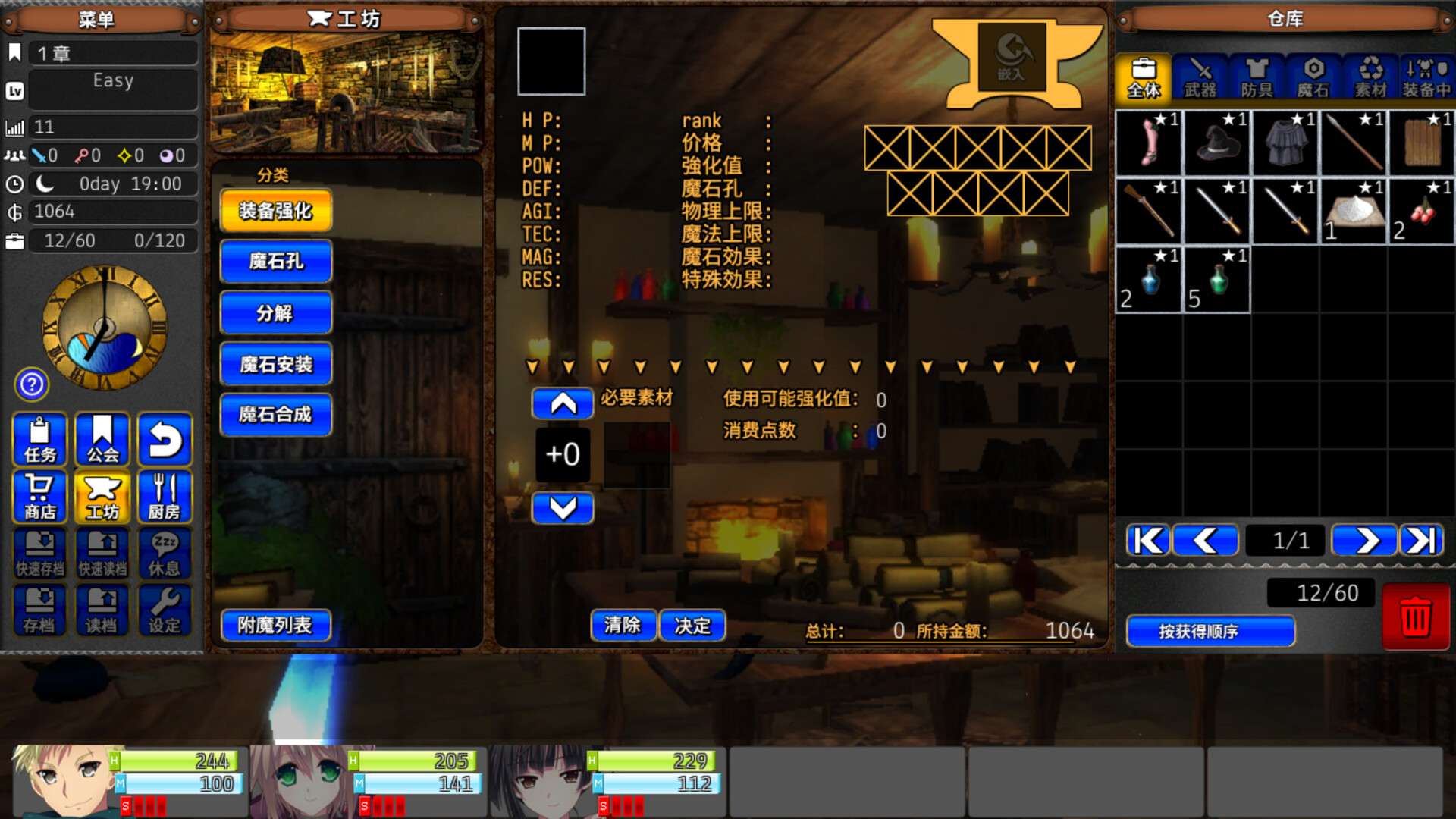Screen dimensions: 1456x819
Task: Select the 装备强化 category option
Action: click(x=275, y=211)
